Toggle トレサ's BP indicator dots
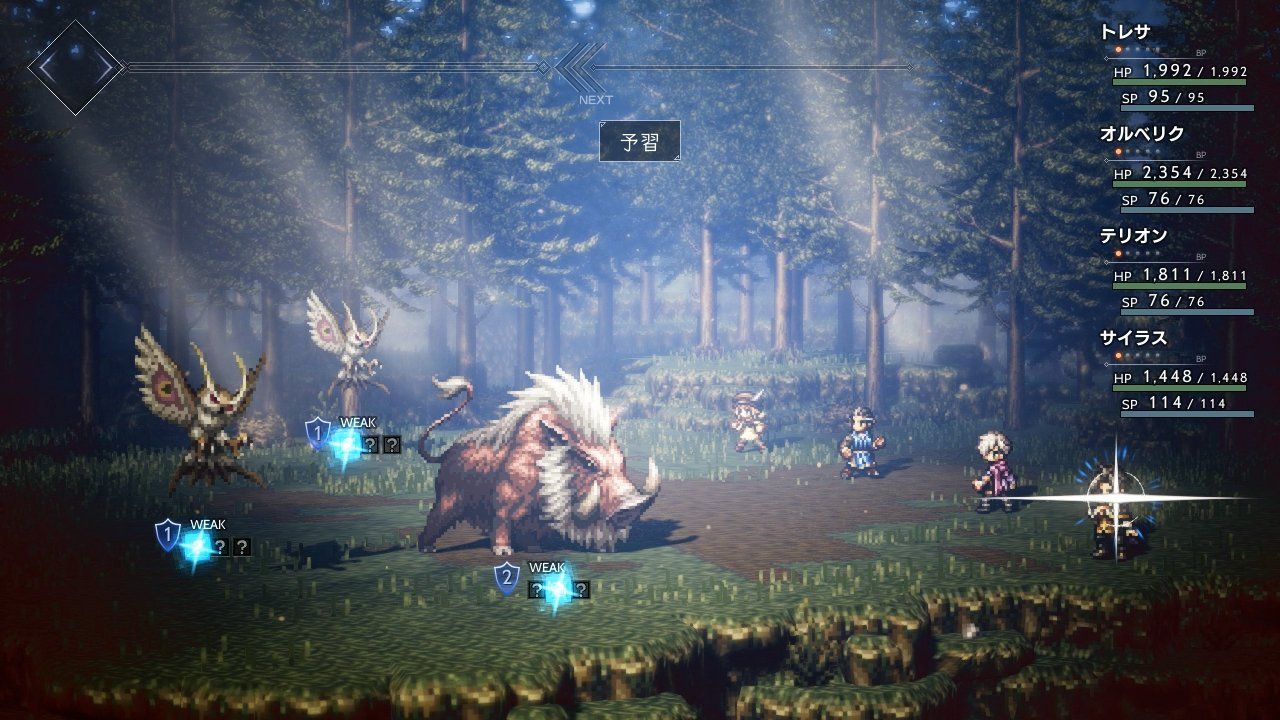1280x720 pixels. pos(1136,47)
